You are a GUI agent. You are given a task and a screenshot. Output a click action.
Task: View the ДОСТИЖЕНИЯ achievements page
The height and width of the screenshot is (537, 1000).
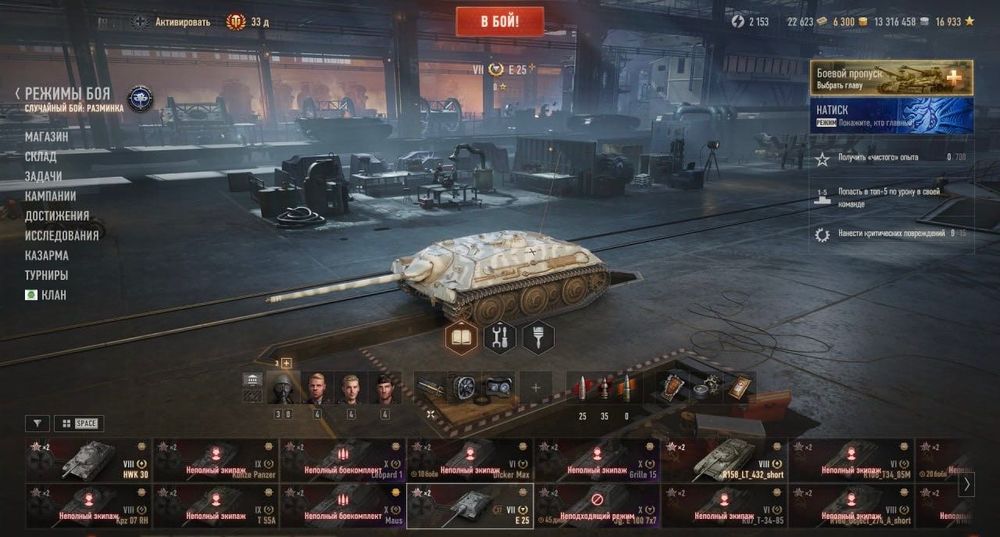[57, 216]
